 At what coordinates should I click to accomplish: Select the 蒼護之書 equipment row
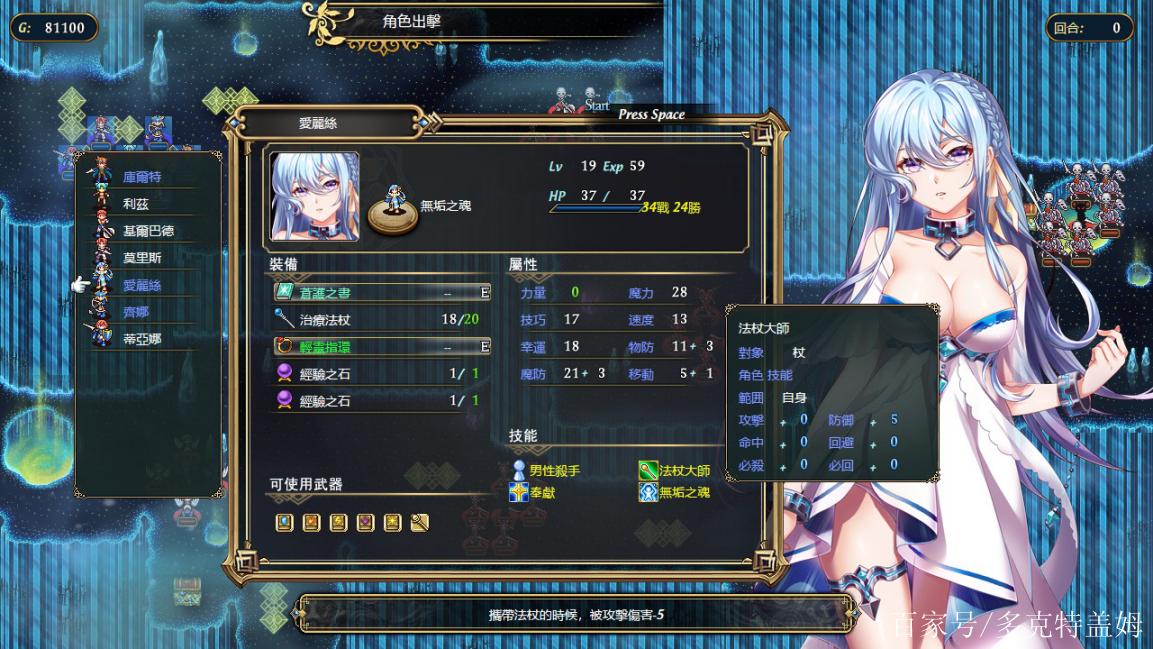click(x=381, y=293)
